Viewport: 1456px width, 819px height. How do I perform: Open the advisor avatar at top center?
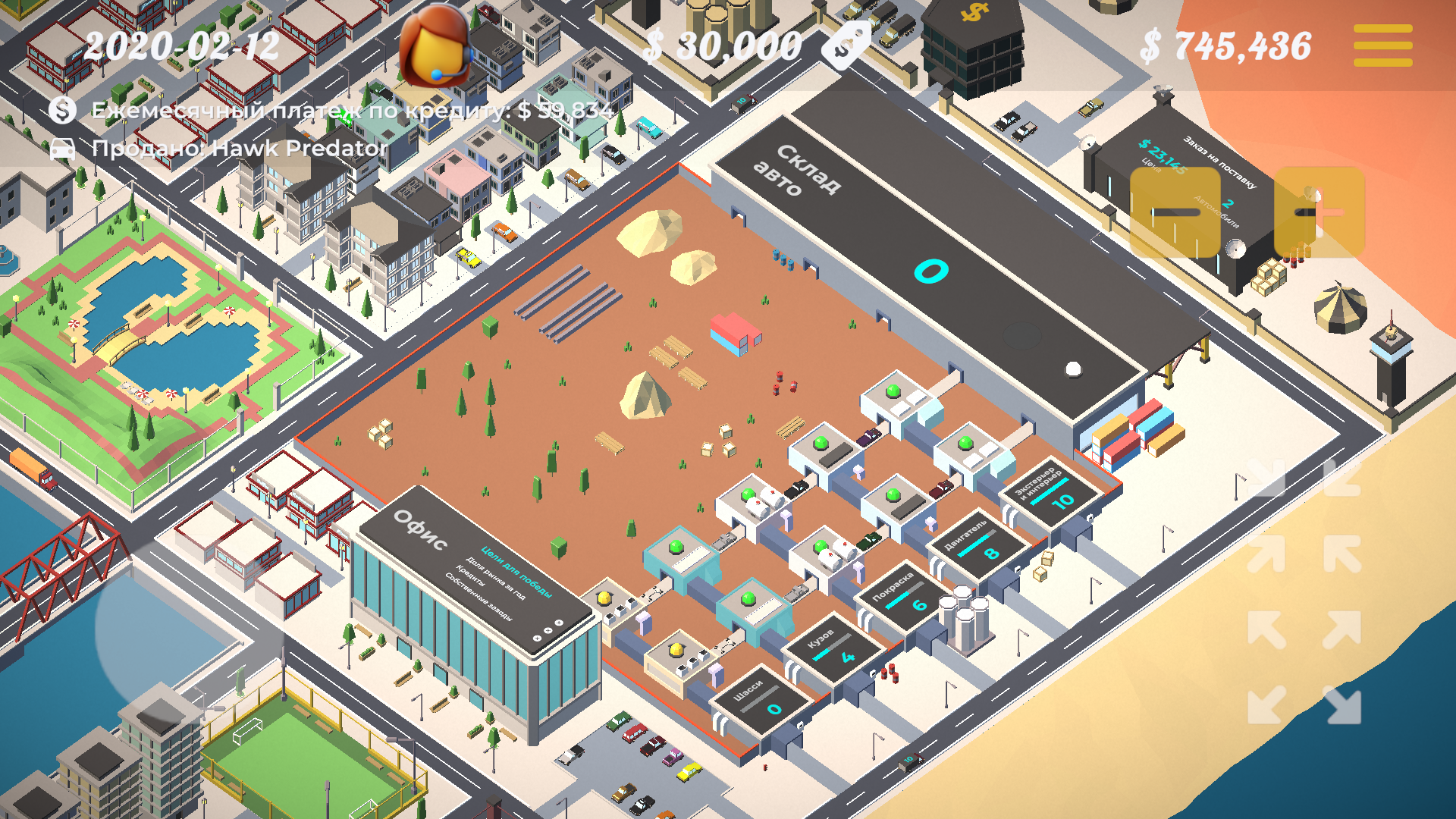coord(436,49)
